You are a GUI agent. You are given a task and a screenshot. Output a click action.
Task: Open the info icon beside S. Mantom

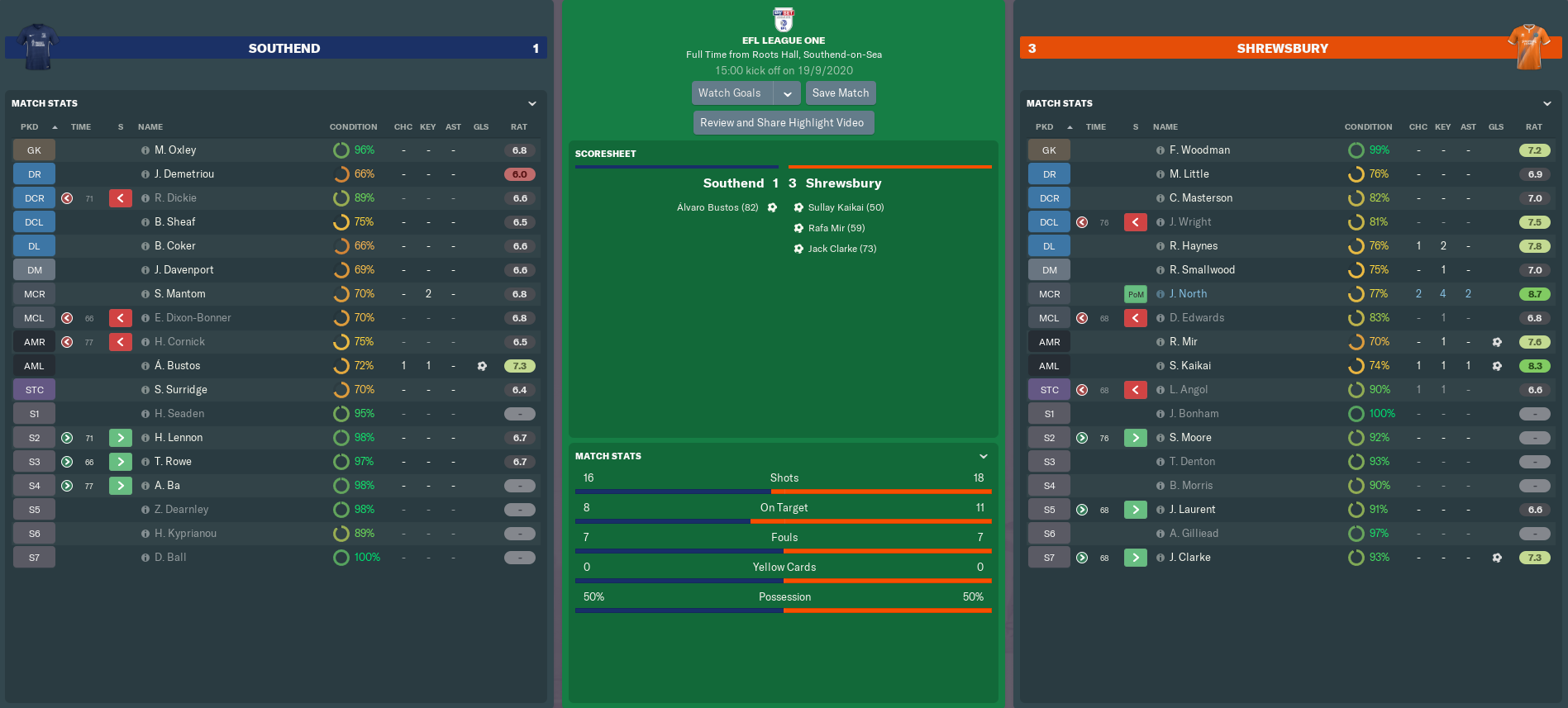point(145,294)
